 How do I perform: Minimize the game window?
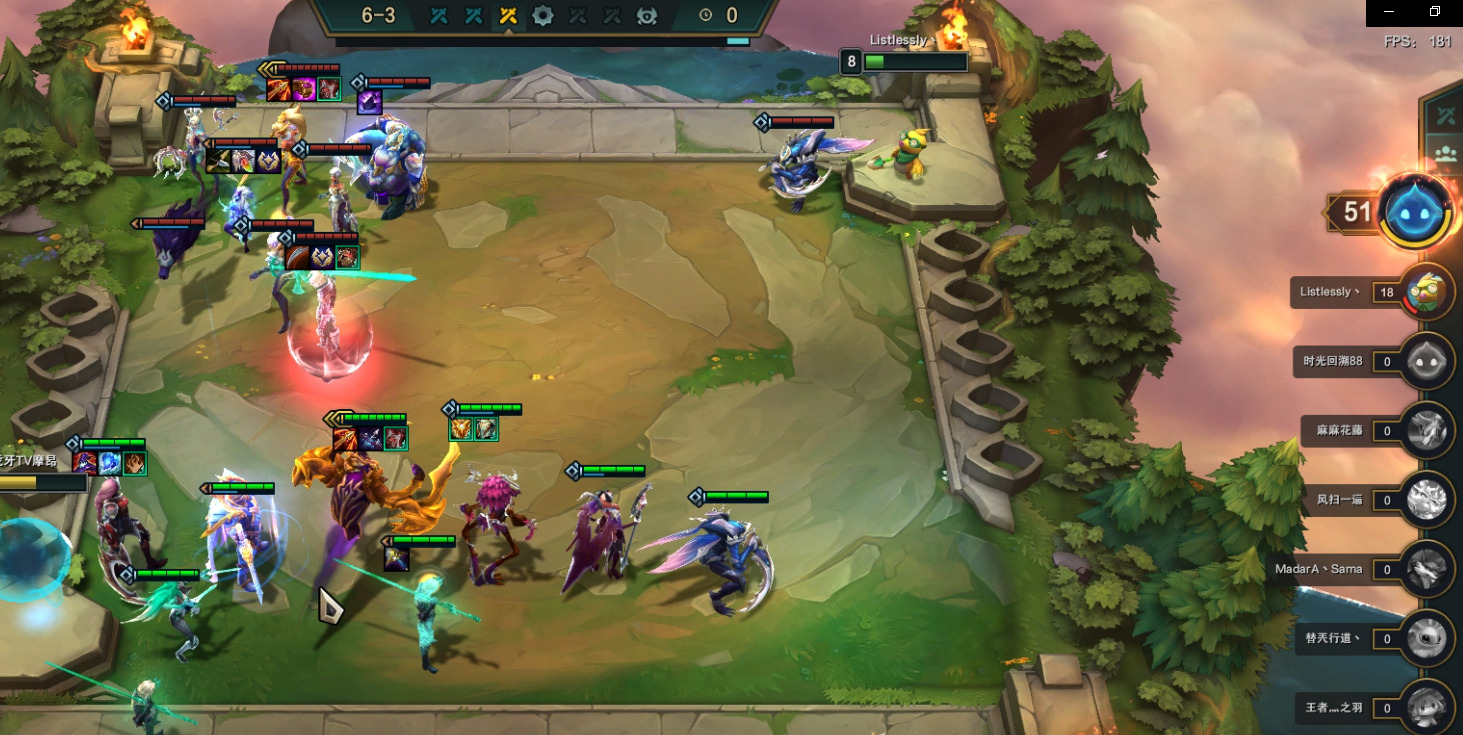pyautogui.click(x=1389, y=12)
